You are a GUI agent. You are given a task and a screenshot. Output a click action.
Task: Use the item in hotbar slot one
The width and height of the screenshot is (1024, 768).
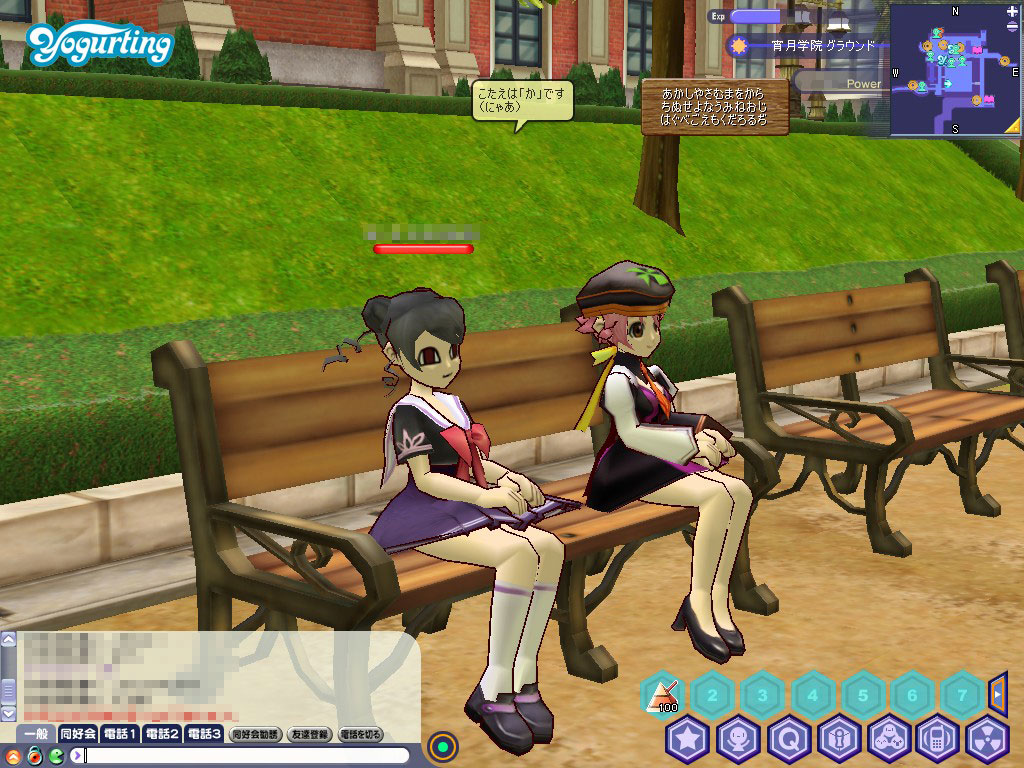661,693
